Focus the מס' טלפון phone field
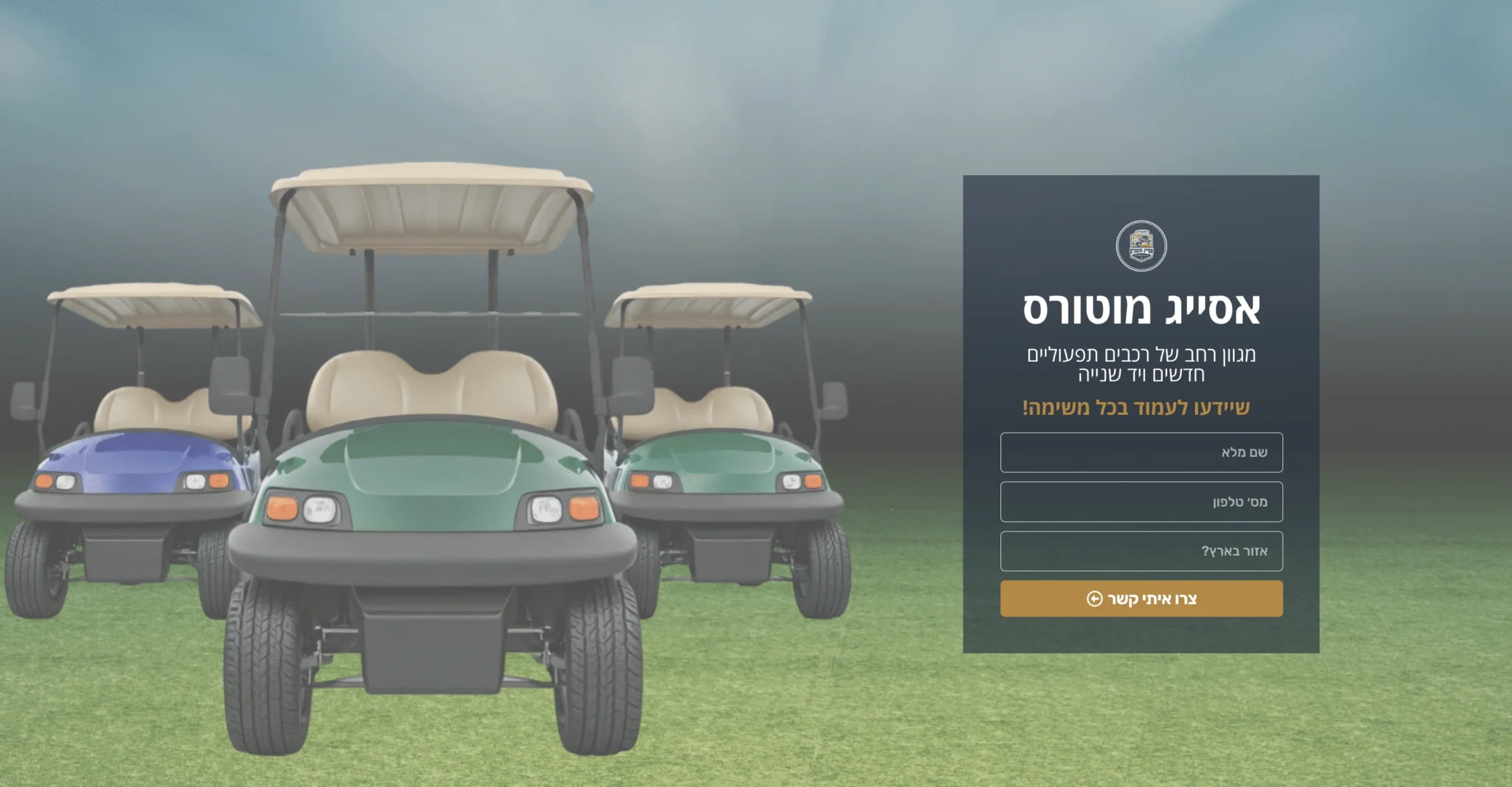 [1141, 501]
